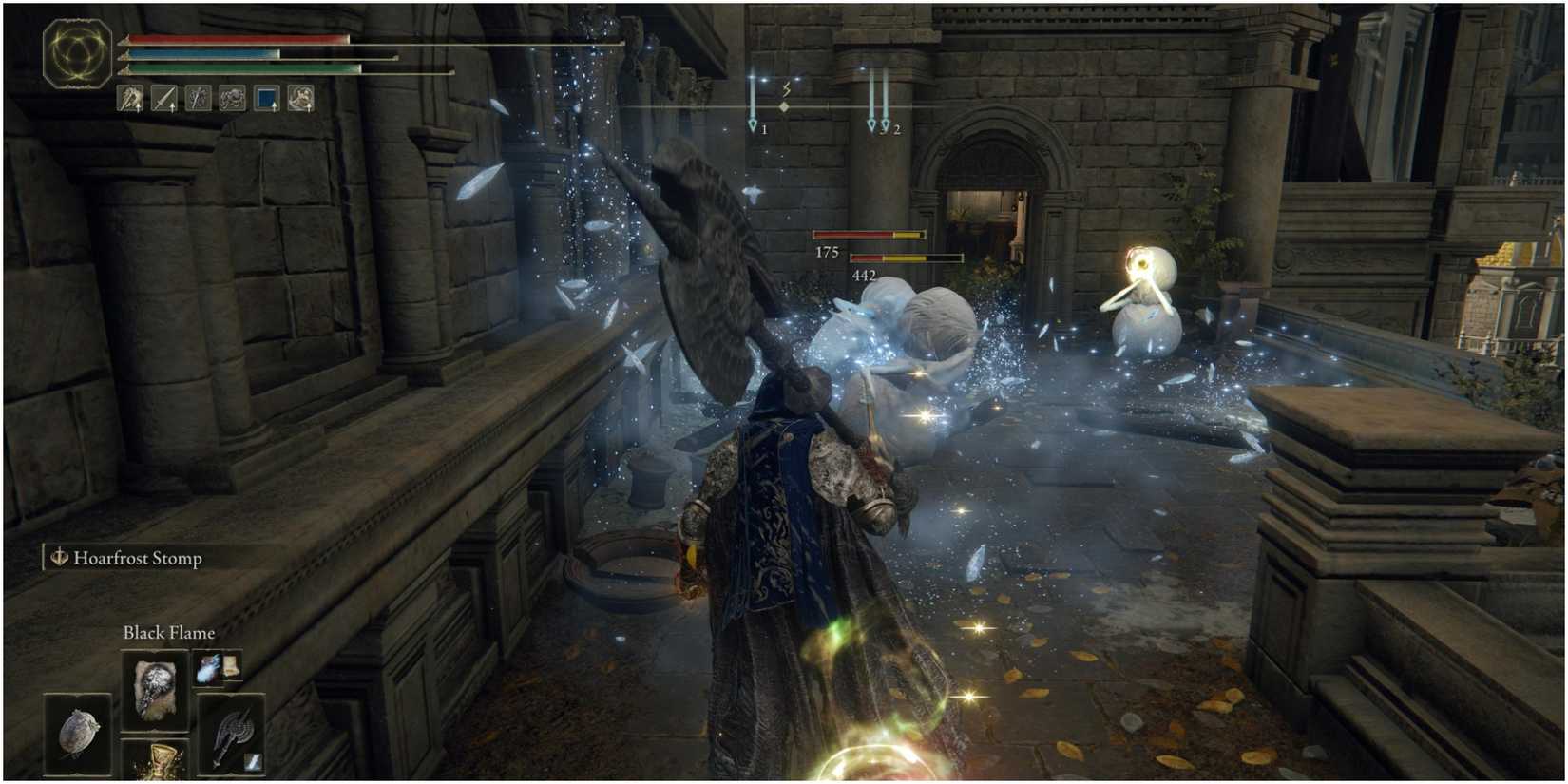The height and width of the screenshot is (784, 1568).
Task: Click the lightning symbol on the compass bar
Action: (784, 87)
